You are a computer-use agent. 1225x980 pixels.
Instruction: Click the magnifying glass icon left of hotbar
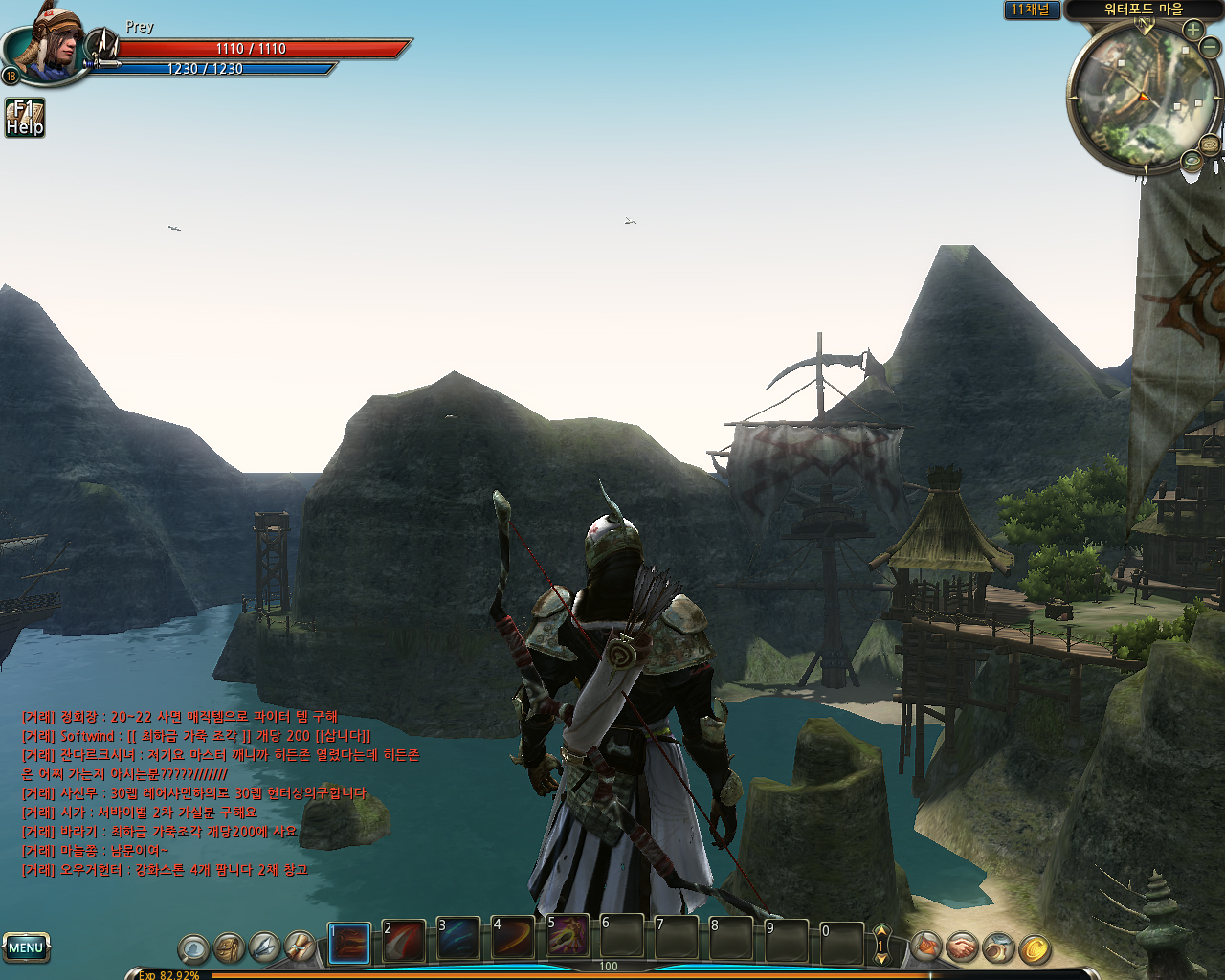point(193,949)
